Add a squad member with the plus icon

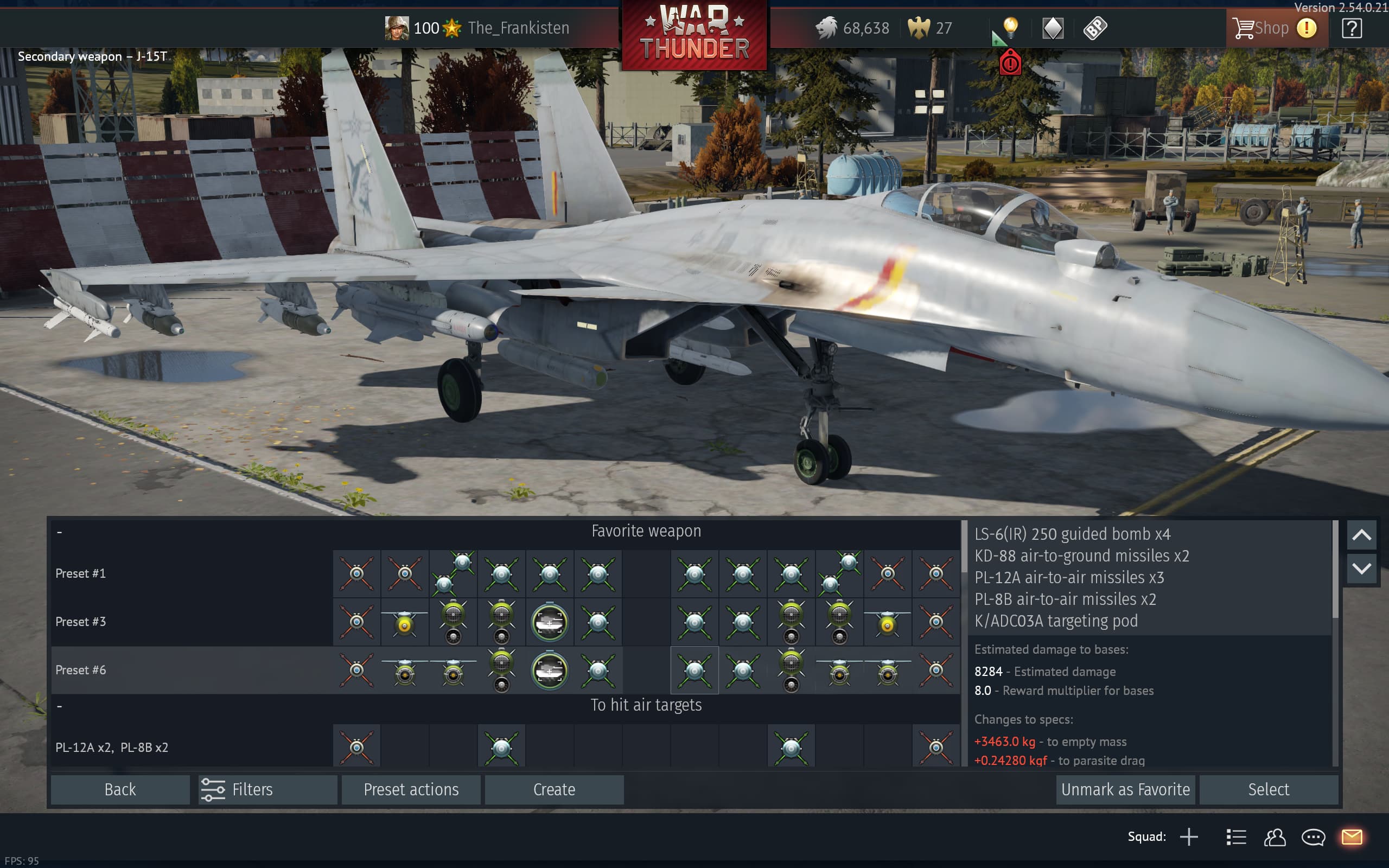1189,837
